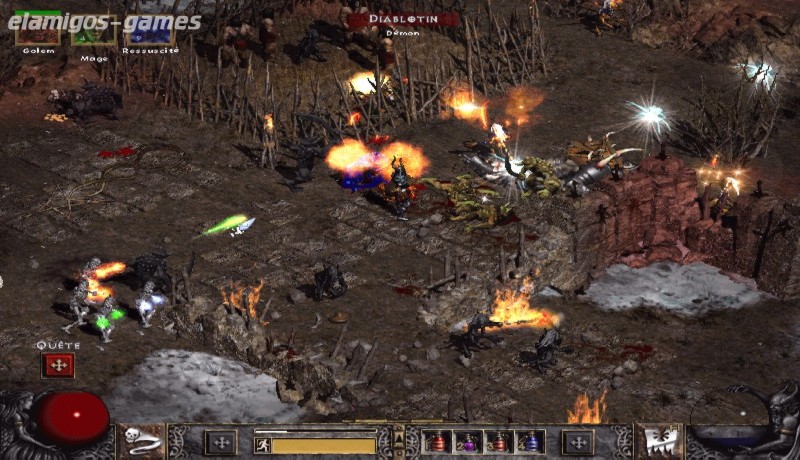
Task: Use the purple rejuvenation potion in the belt
Action: (469, 442)
